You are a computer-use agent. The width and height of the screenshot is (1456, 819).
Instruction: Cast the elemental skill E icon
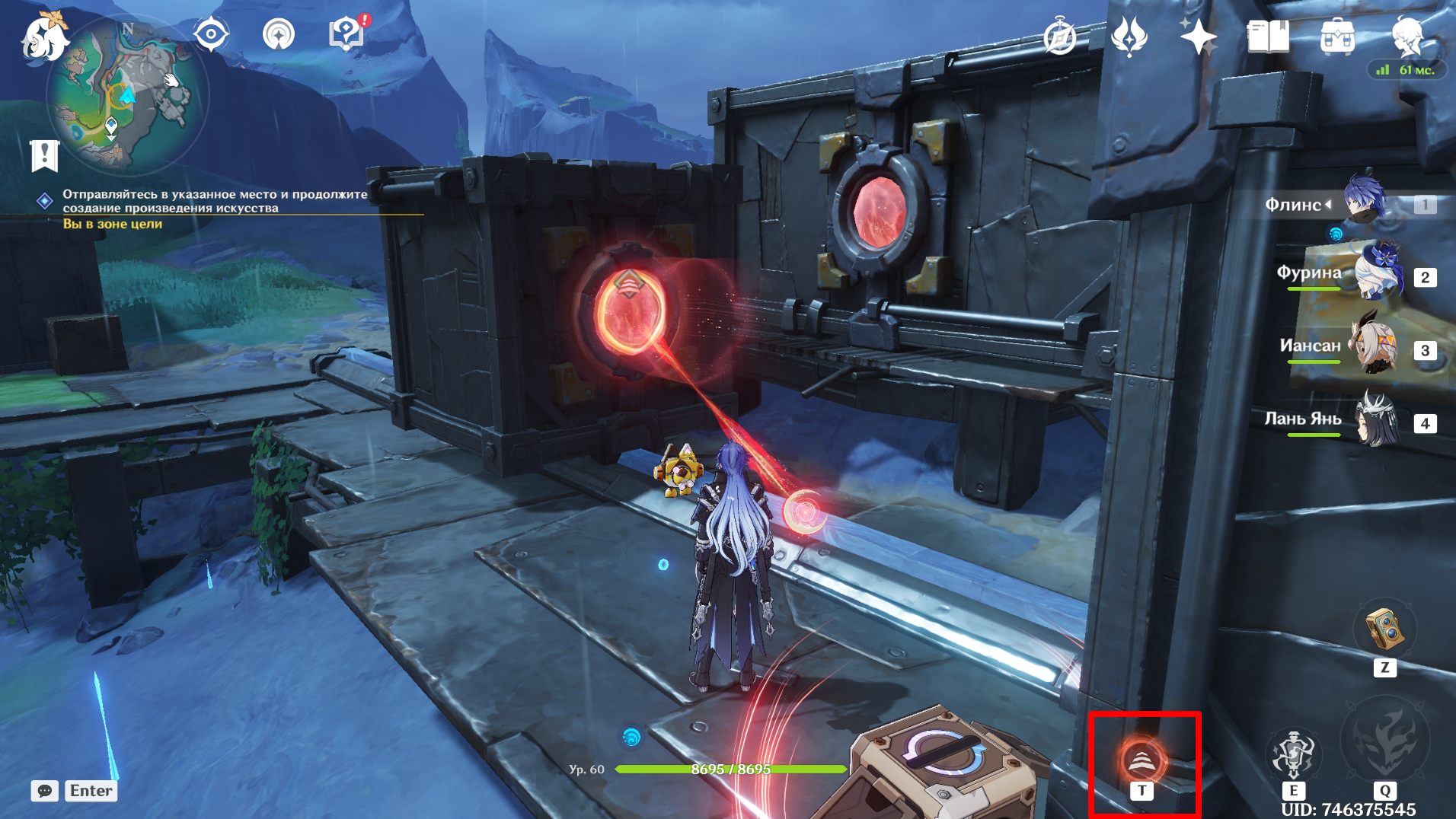[1295, 754]
